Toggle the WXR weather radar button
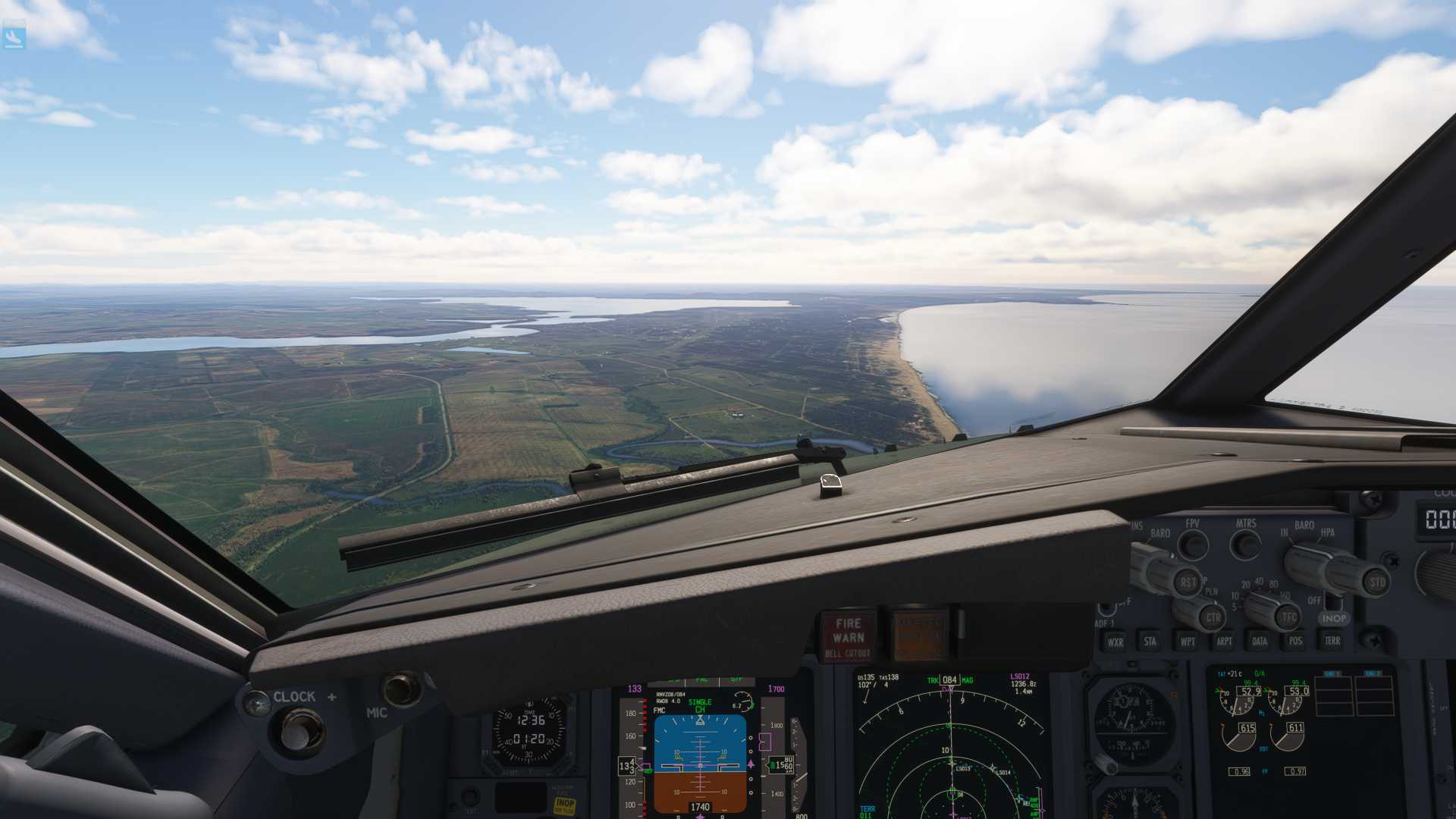1456x819 pixels. [1115, 642]
